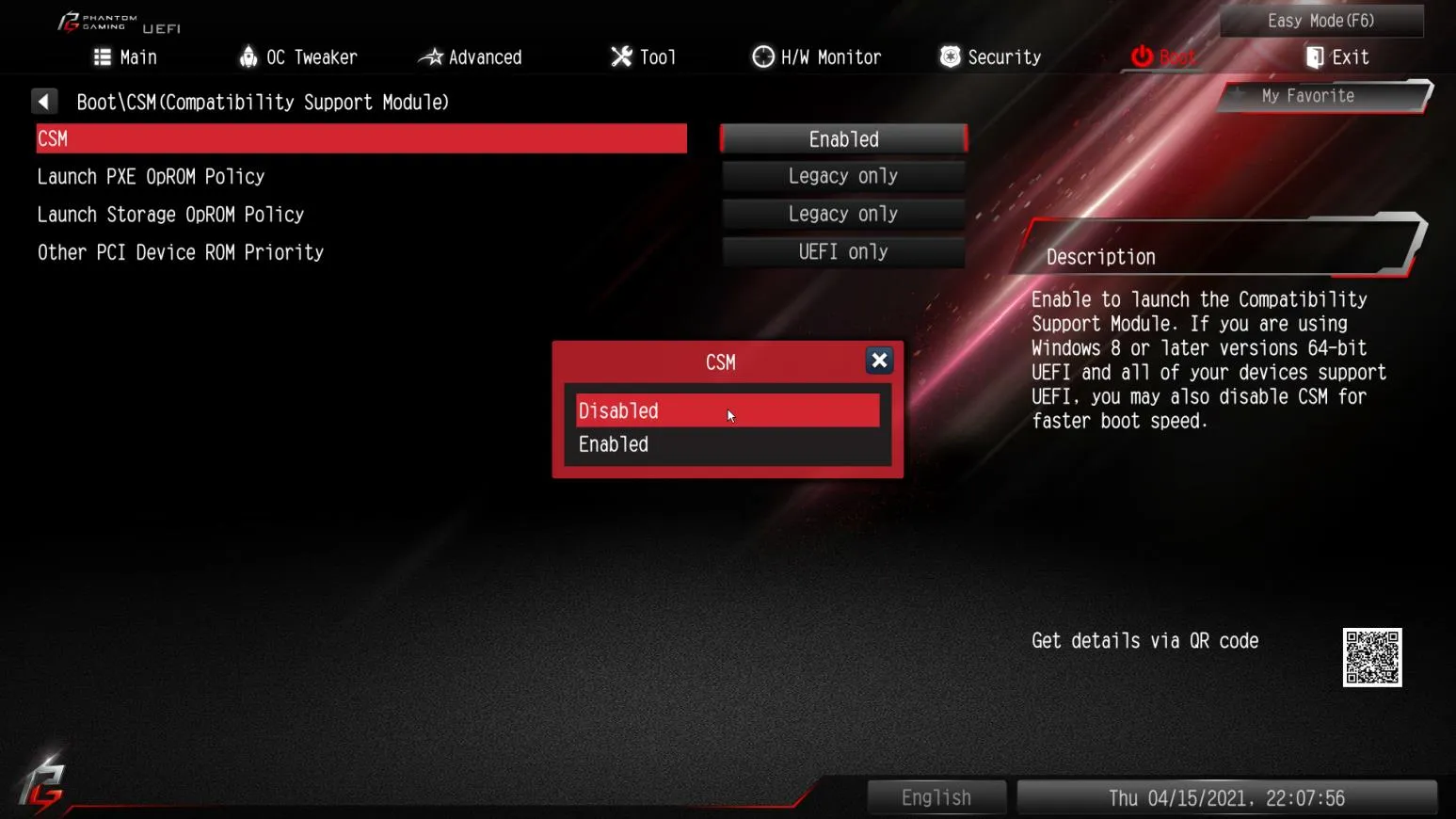Image resolution: width=1456 pixels, height=819 pixels.
Task: Select Disabled in the CSM popup
Action: point(727,411)
